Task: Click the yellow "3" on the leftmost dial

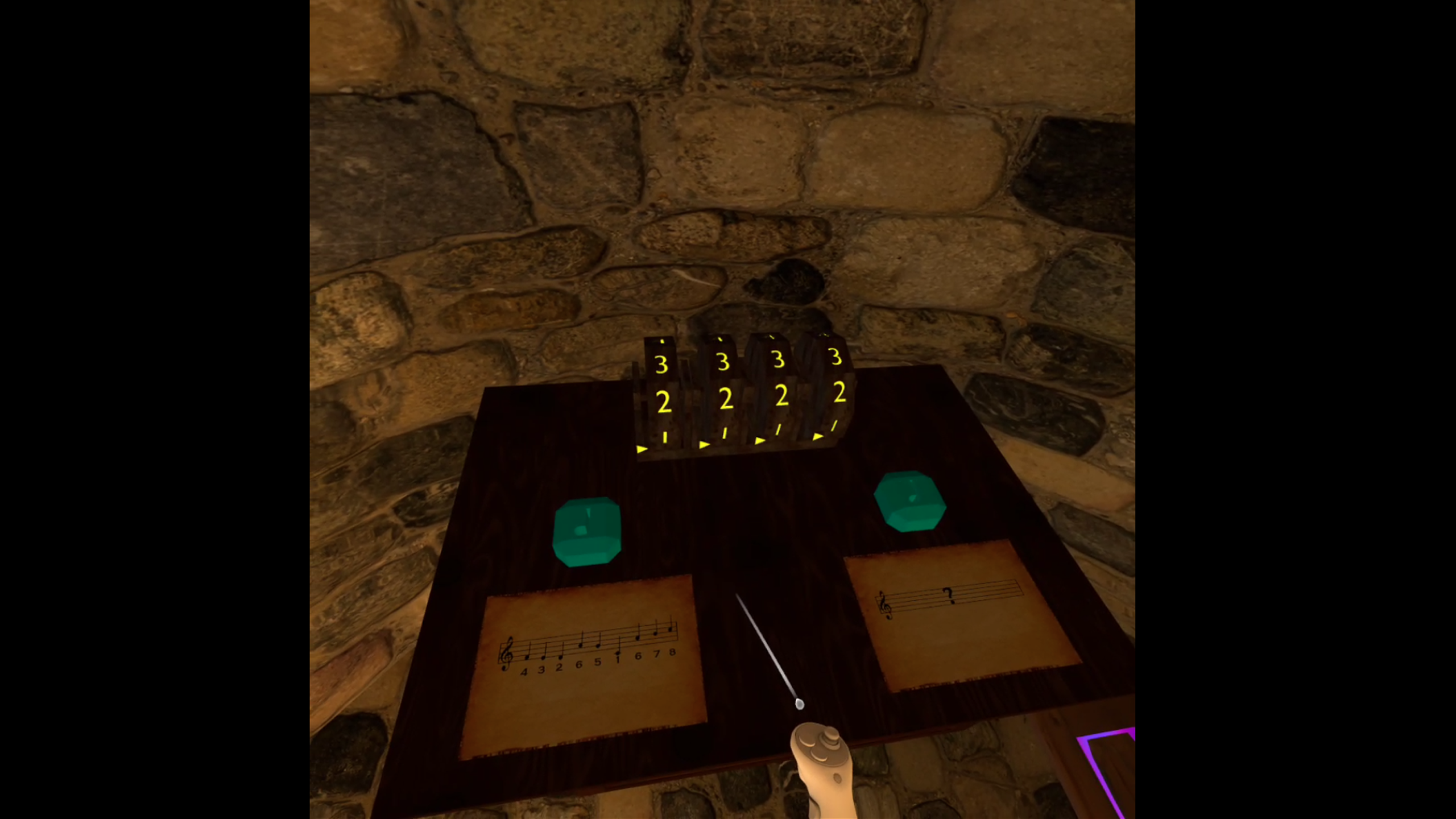Action: (661, 363)
